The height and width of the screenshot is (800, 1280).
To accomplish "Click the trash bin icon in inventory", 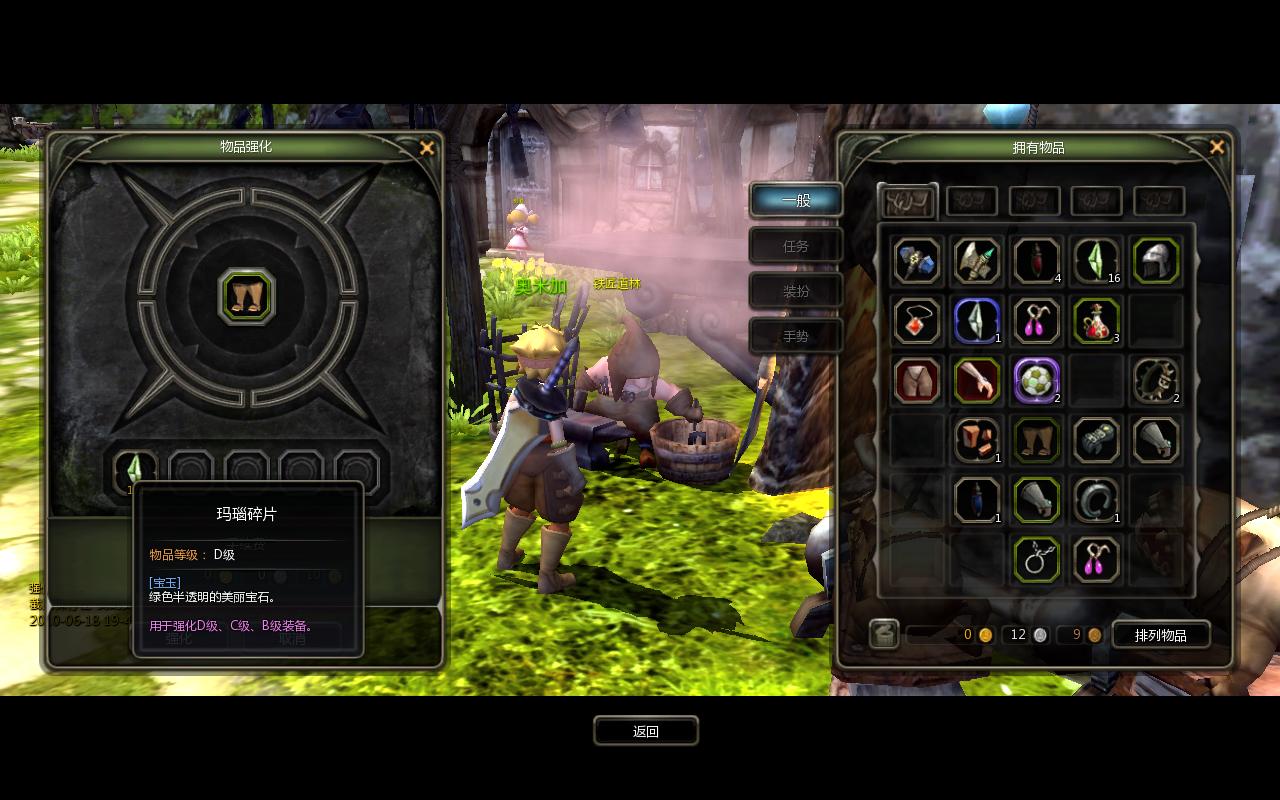I will click(x=883, y=634).
